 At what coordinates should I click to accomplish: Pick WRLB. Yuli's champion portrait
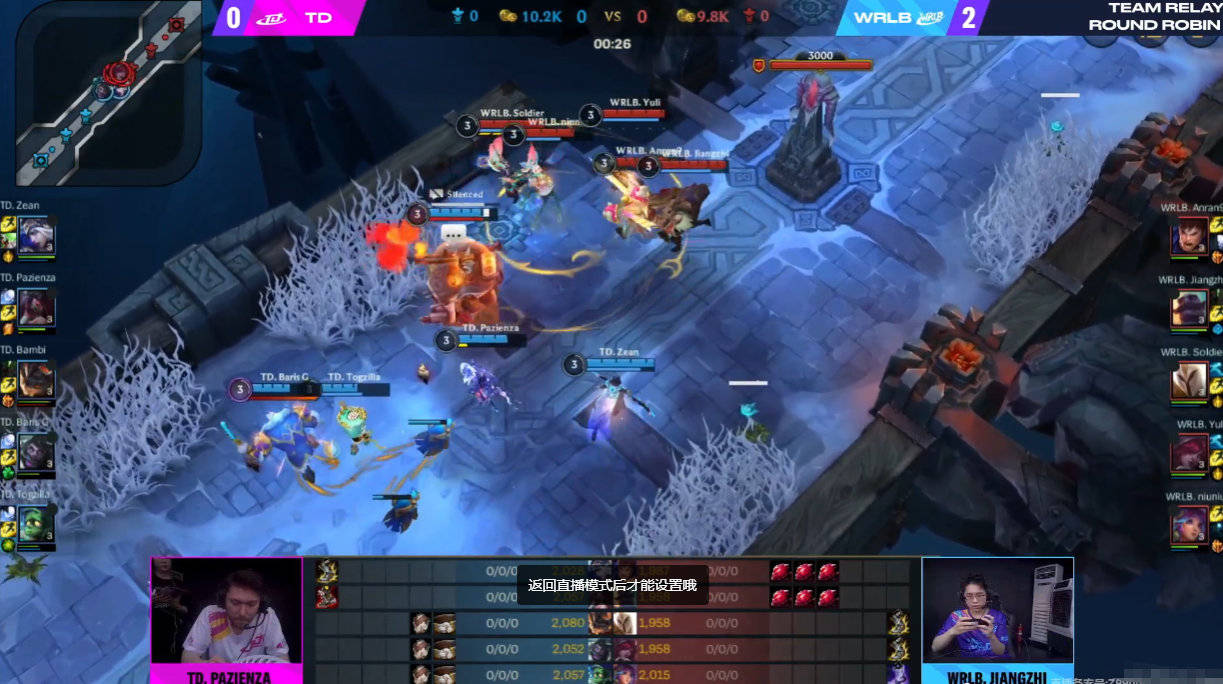click(1190, 453)
